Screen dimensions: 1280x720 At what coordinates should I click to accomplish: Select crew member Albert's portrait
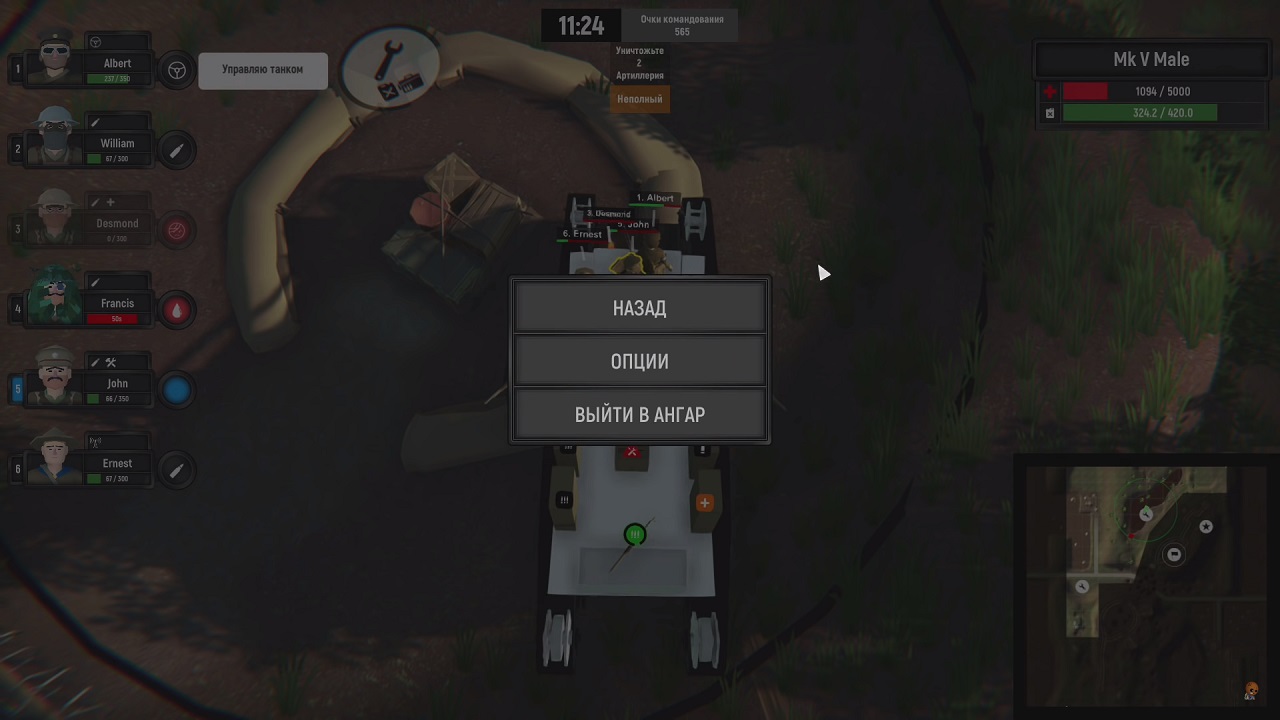pyautogui.click(x=54, y=62)
